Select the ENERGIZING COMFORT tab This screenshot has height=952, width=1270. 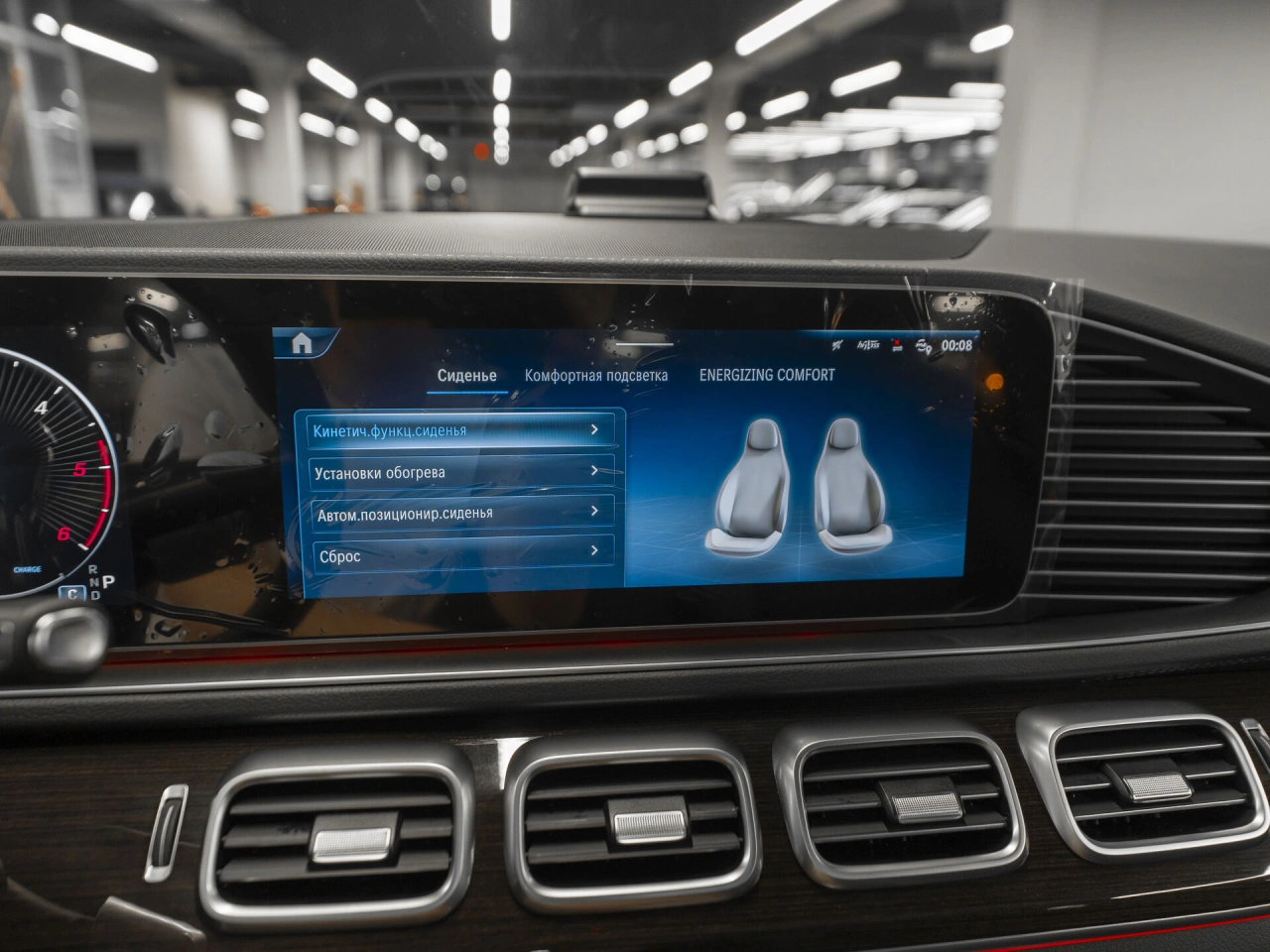point(766,375)
